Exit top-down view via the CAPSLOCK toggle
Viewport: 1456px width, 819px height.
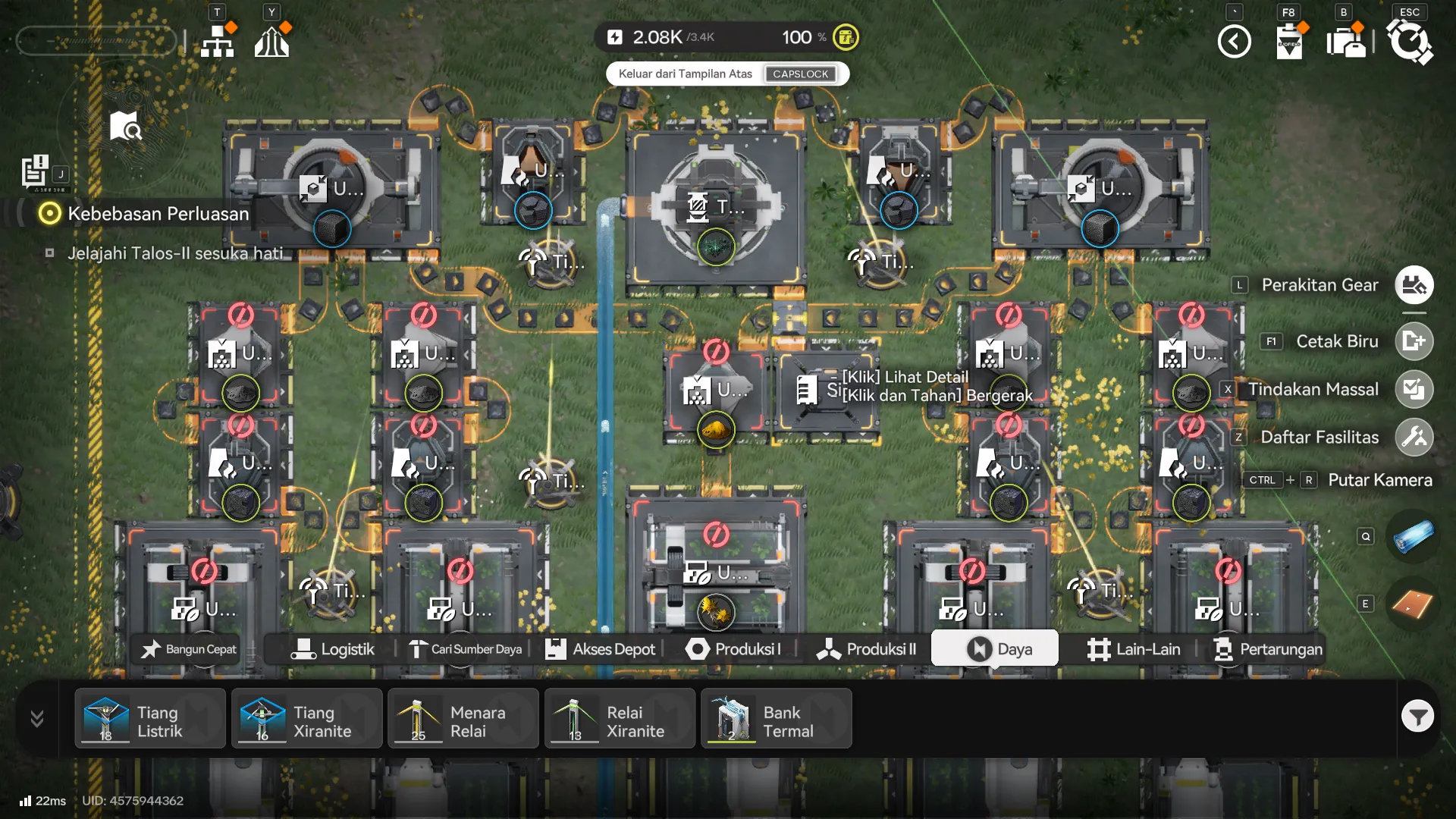(801, 74)
